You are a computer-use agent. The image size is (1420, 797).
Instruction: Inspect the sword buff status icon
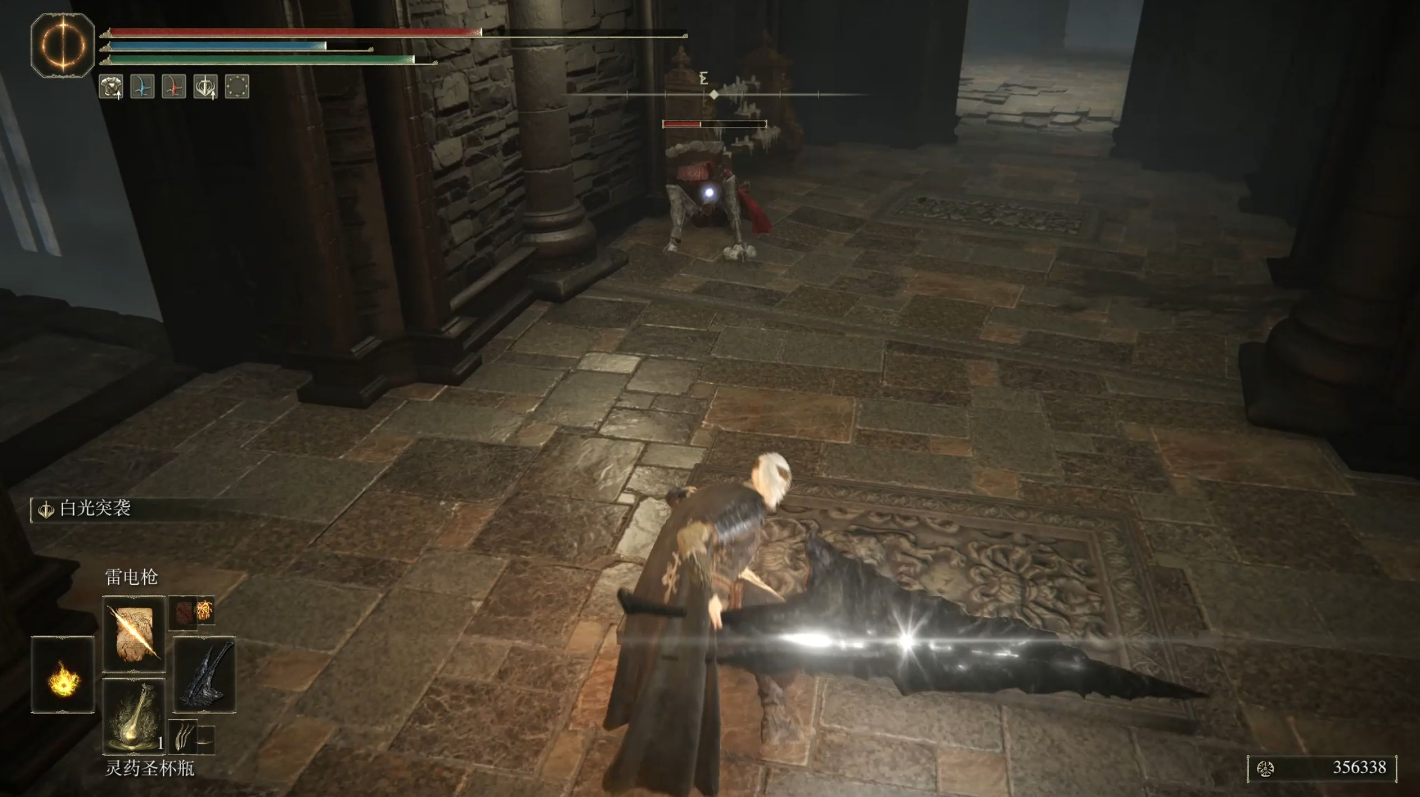click(x=205, y=87)
